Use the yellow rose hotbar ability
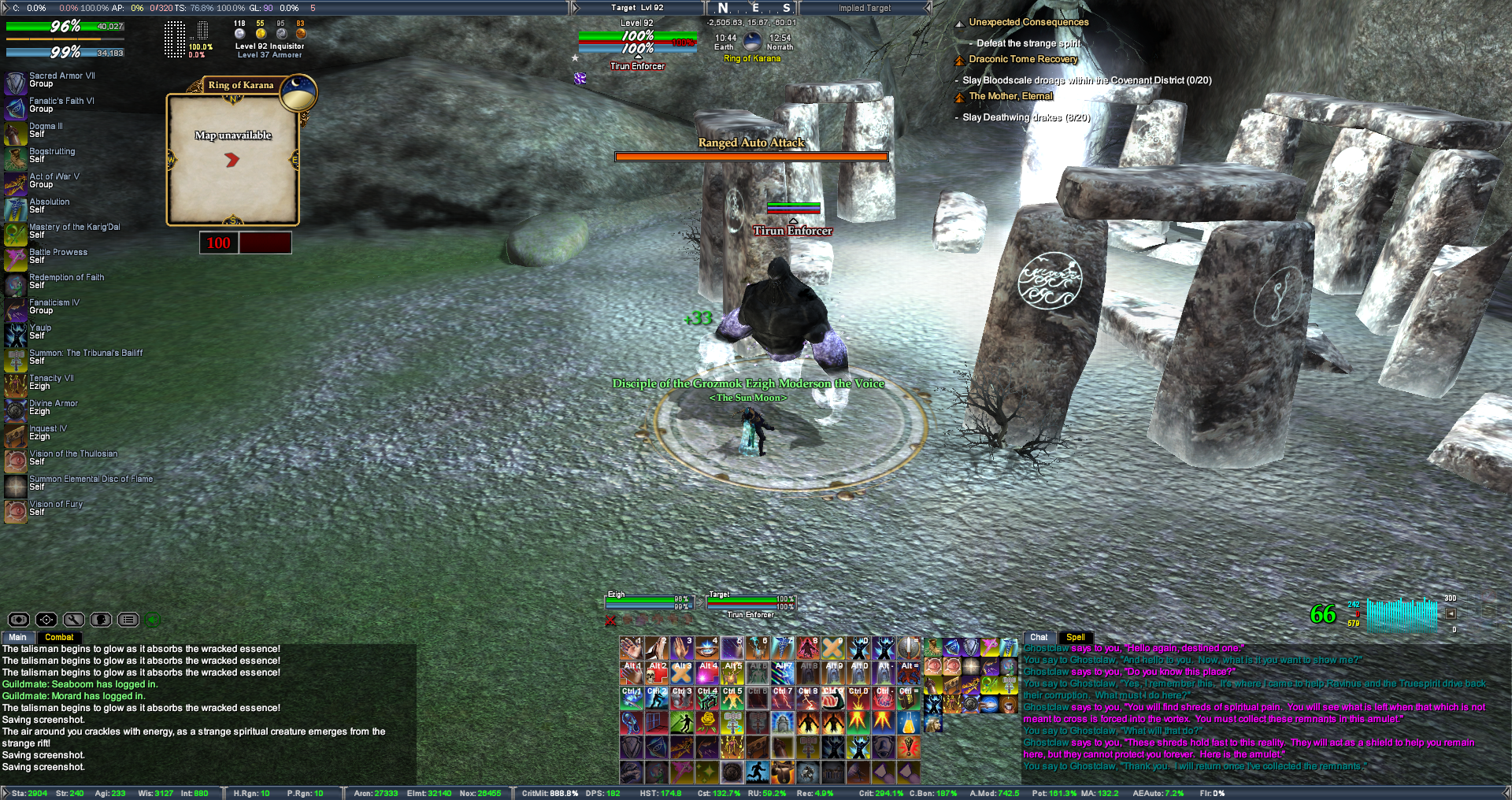The width and height of the screenshot is (1512, 800). [x=707, y=721]
